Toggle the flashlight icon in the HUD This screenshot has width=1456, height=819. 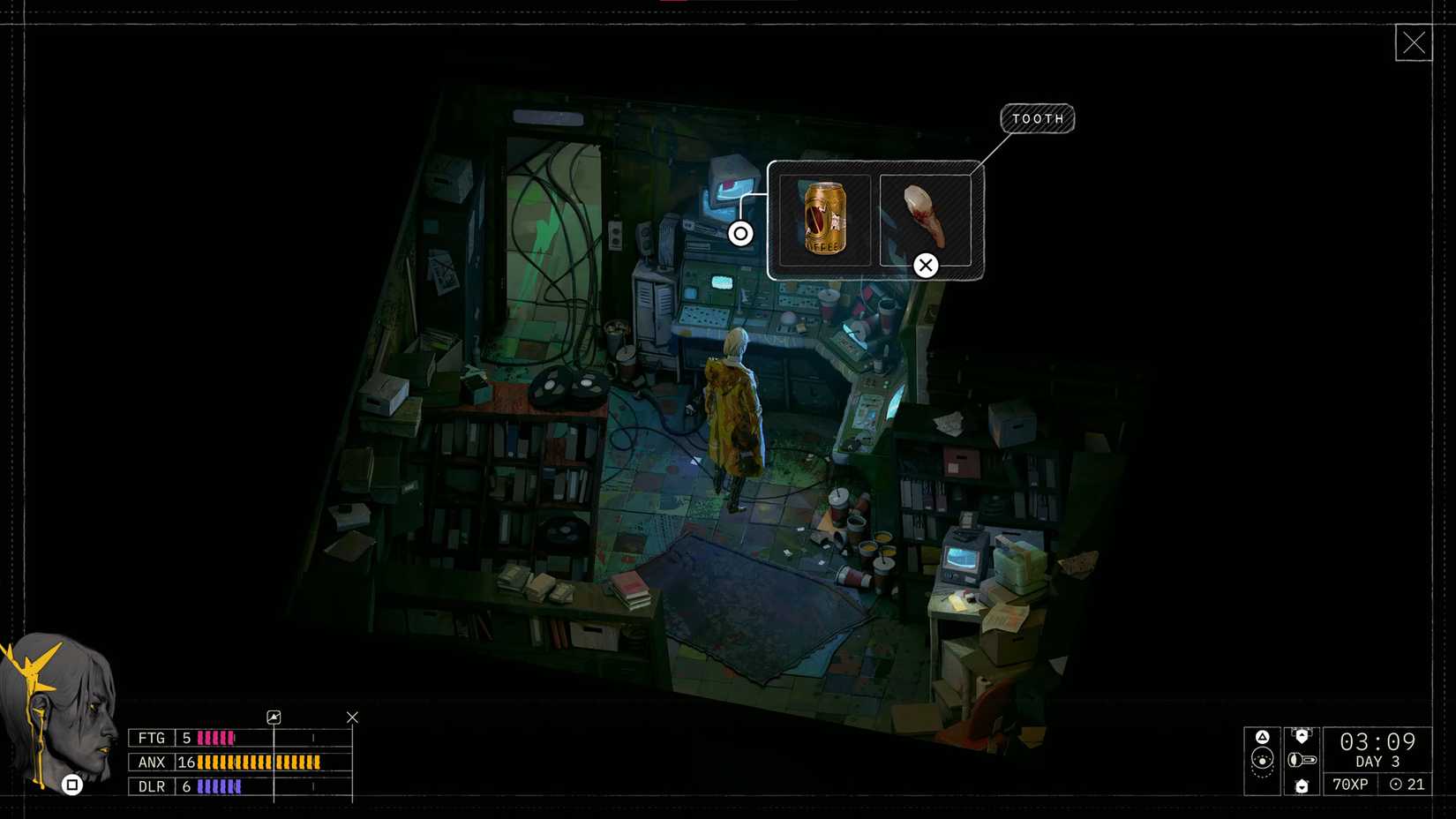point(1302,762)
